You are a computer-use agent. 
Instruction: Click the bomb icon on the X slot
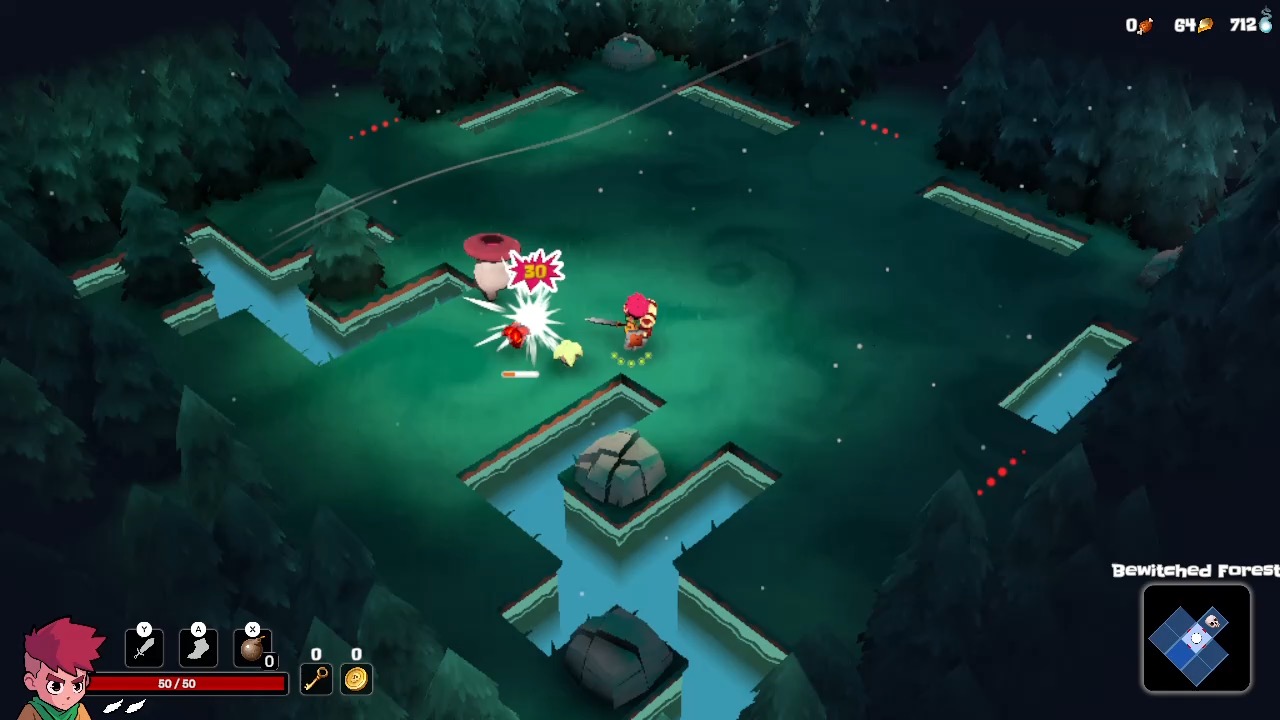tap(253, 648)
